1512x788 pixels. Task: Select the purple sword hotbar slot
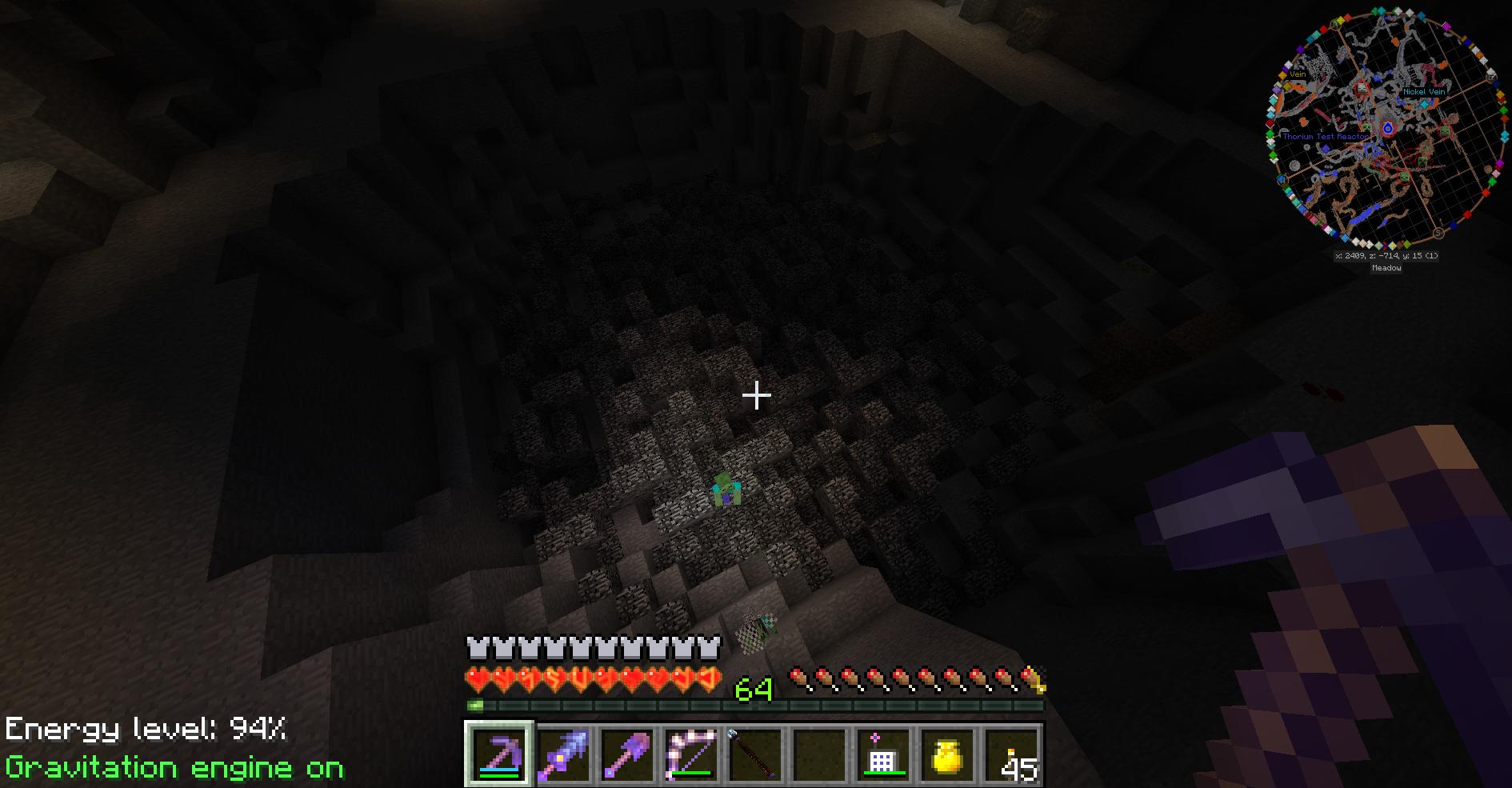(562, 754)
